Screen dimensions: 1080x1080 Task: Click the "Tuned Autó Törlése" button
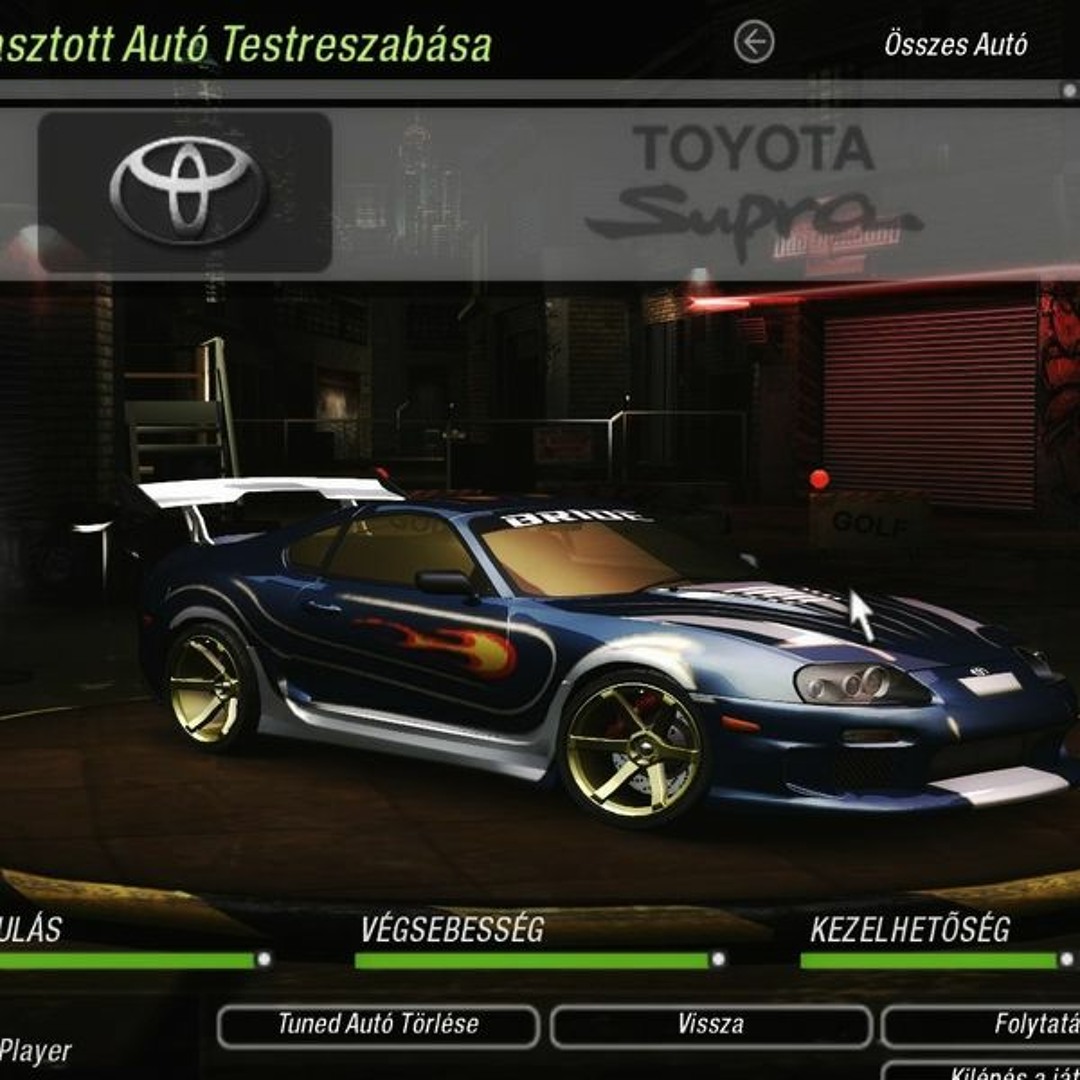(x=378, y=1025)
